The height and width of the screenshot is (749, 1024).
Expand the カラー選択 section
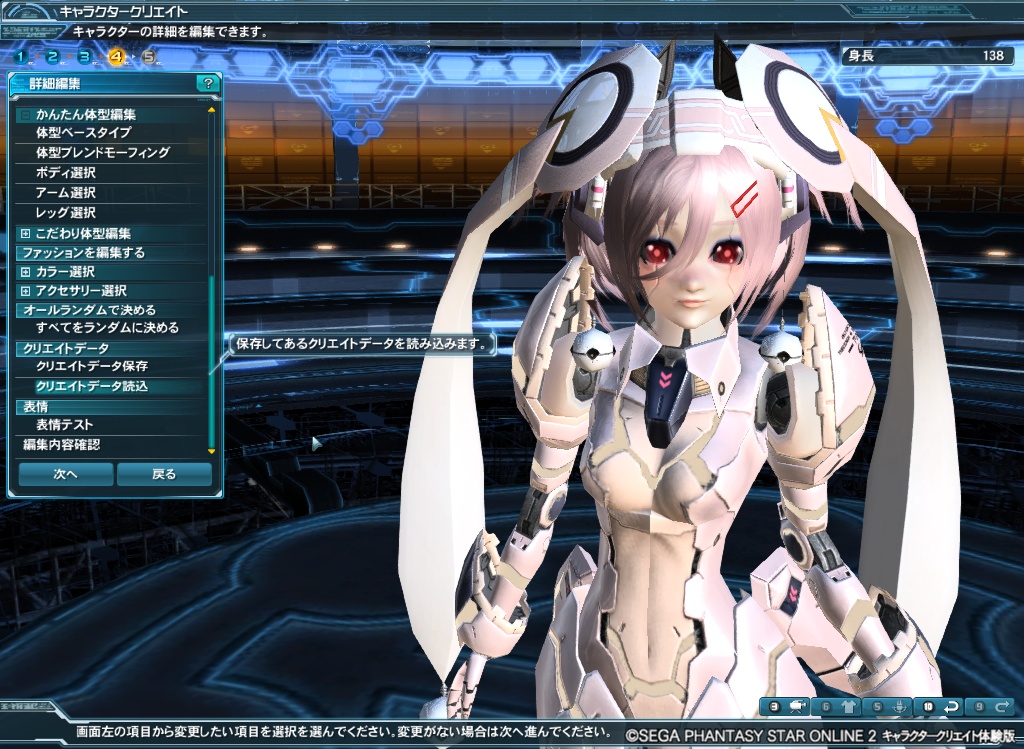25,272
